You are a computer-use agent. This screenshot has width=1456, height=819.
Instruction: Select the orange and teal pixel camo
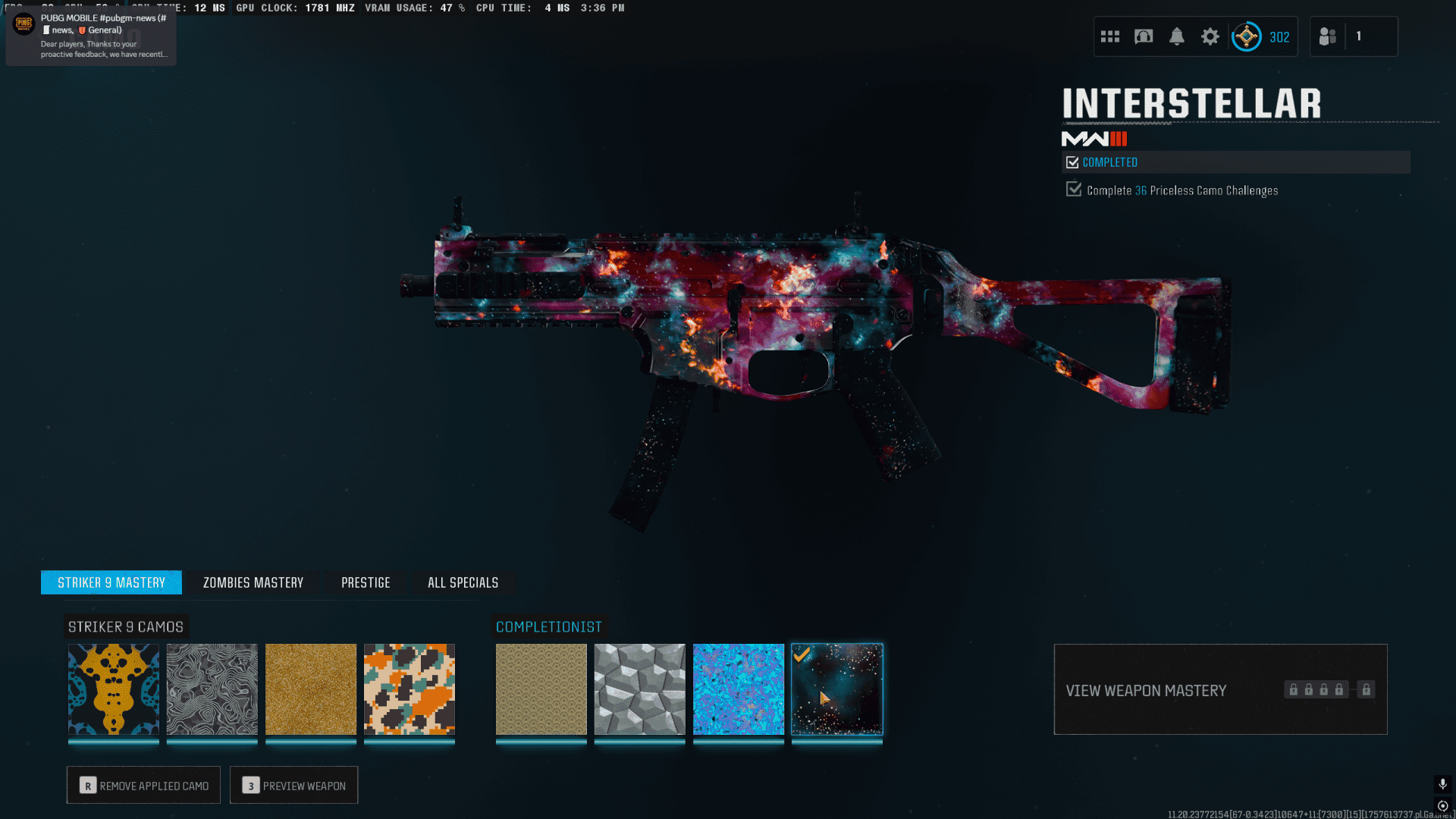[x=409, y=689]
